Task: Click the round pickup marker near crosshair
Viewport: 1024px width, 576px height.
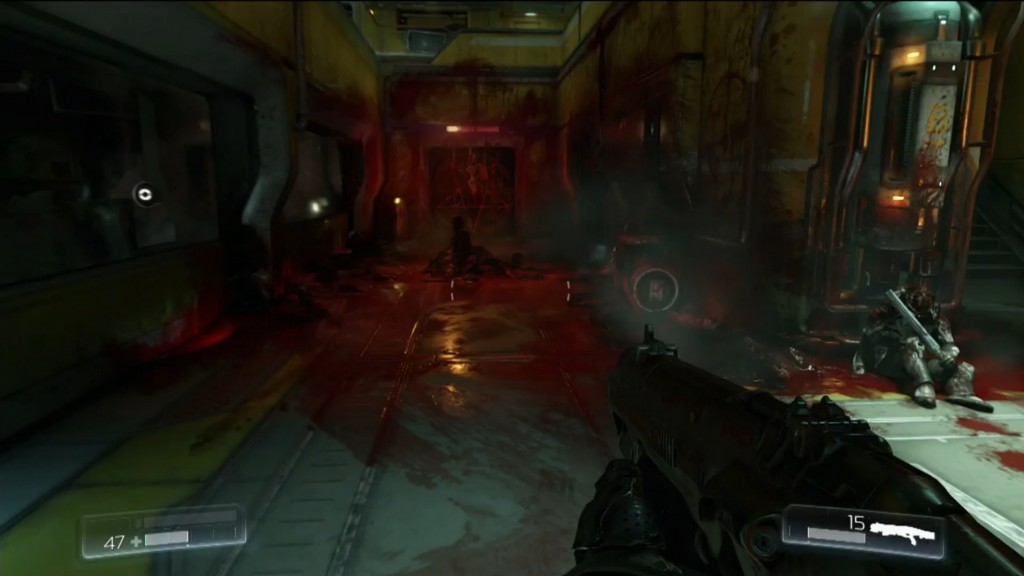Action: [656, 290]
